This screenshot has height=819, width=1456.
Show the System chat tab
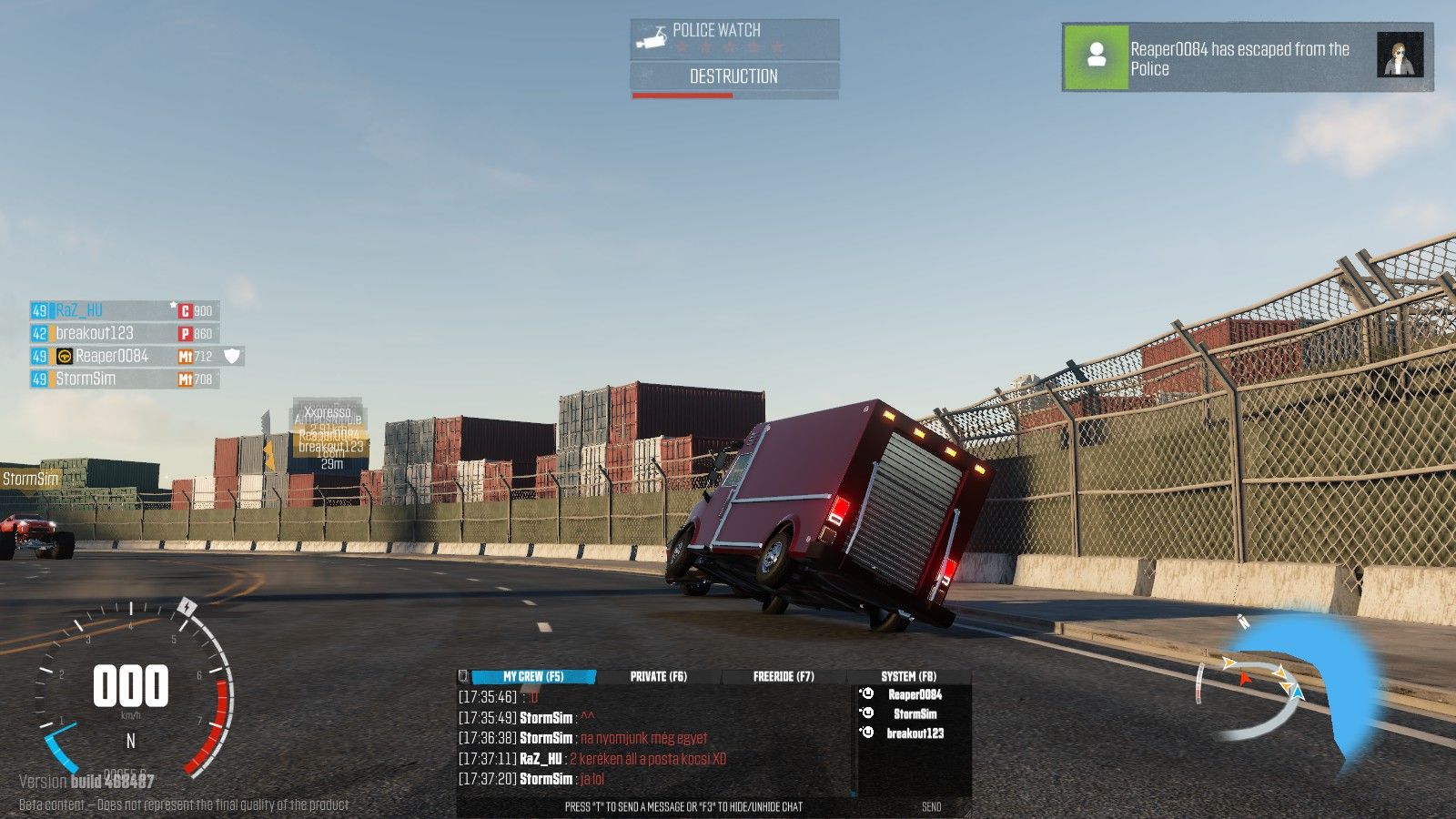pos(907,677)
